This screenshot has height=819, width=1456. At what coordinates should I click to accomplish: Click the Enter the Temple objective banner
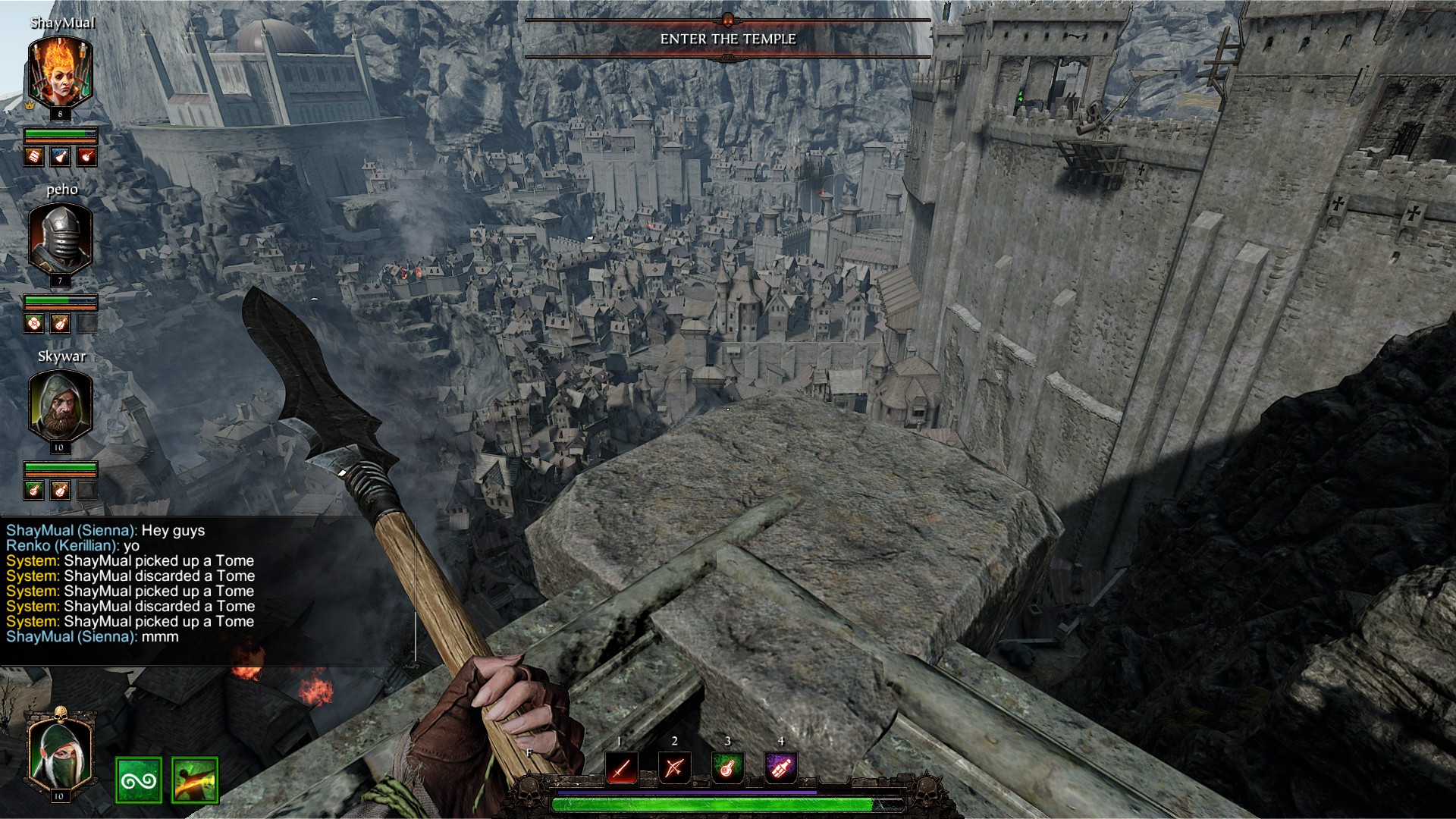tap(728, 39)
